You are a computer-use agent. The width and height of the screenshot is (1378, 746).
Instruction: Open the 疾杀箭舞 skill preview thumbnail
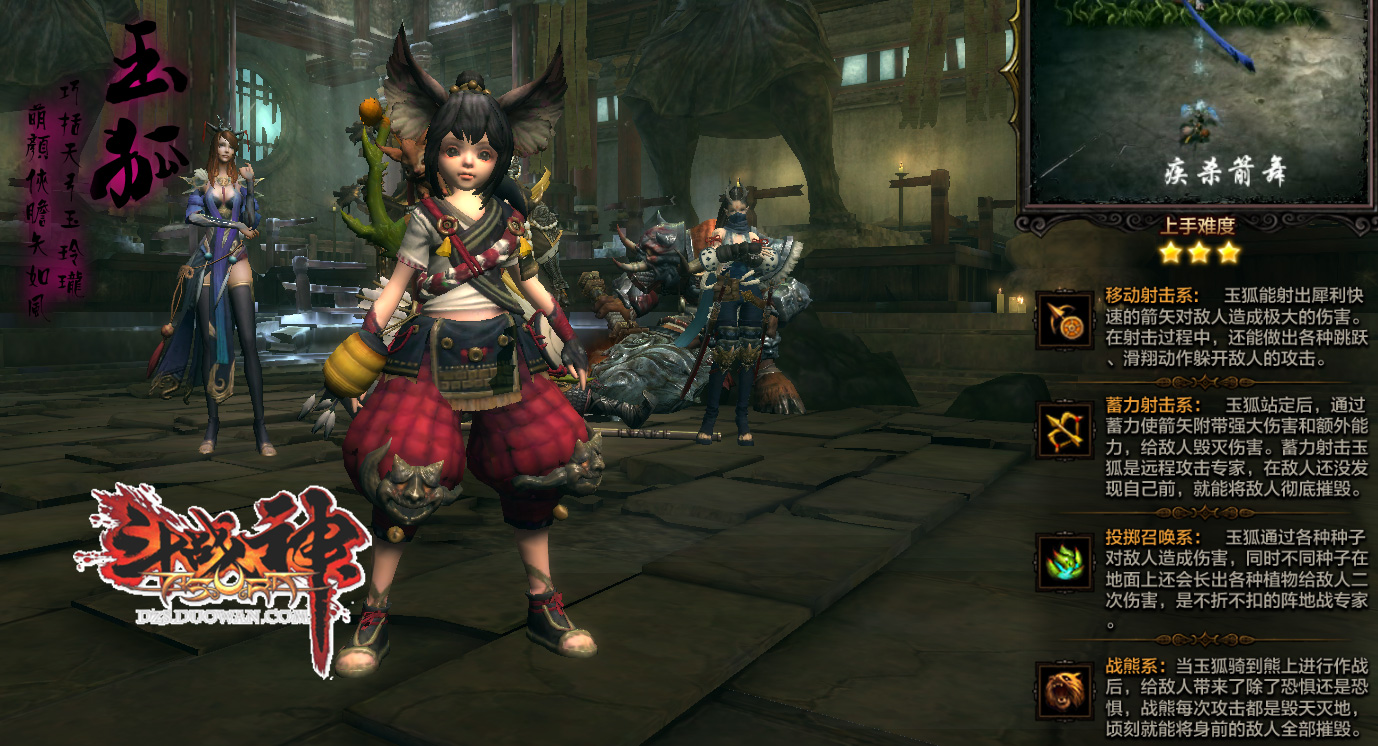coord(1198,98)
